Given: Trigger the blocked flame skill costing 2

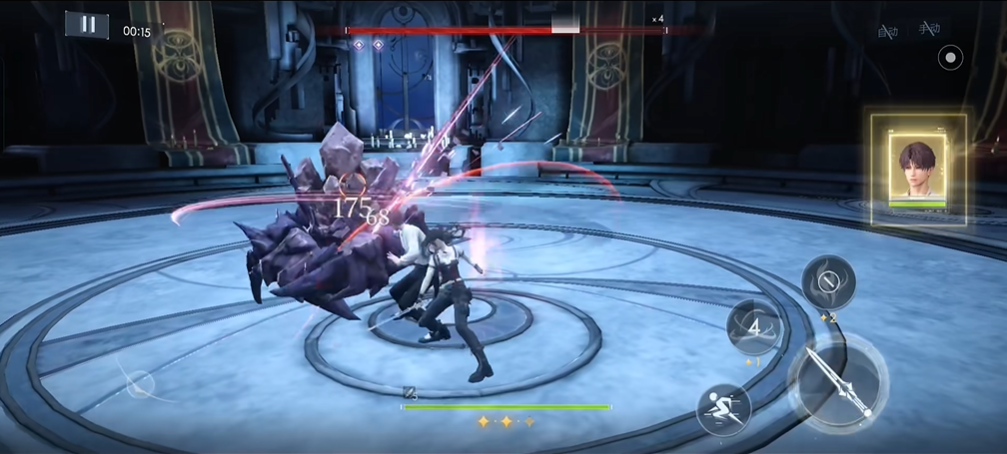Looking at the screenshot, I should (828, 282).
